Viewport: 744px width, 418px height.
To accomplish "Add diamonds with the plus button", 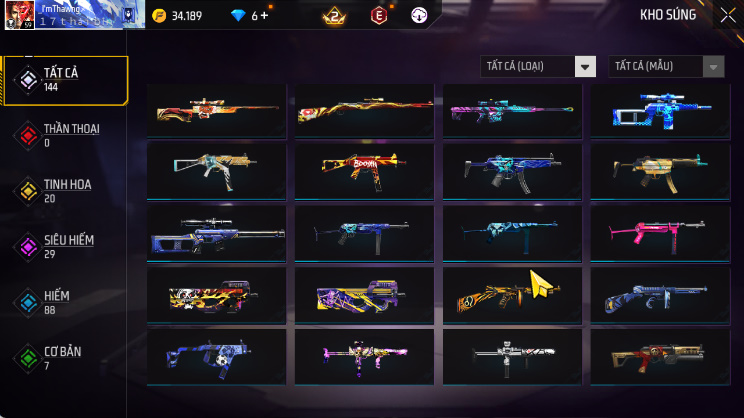I will [265, 15].
